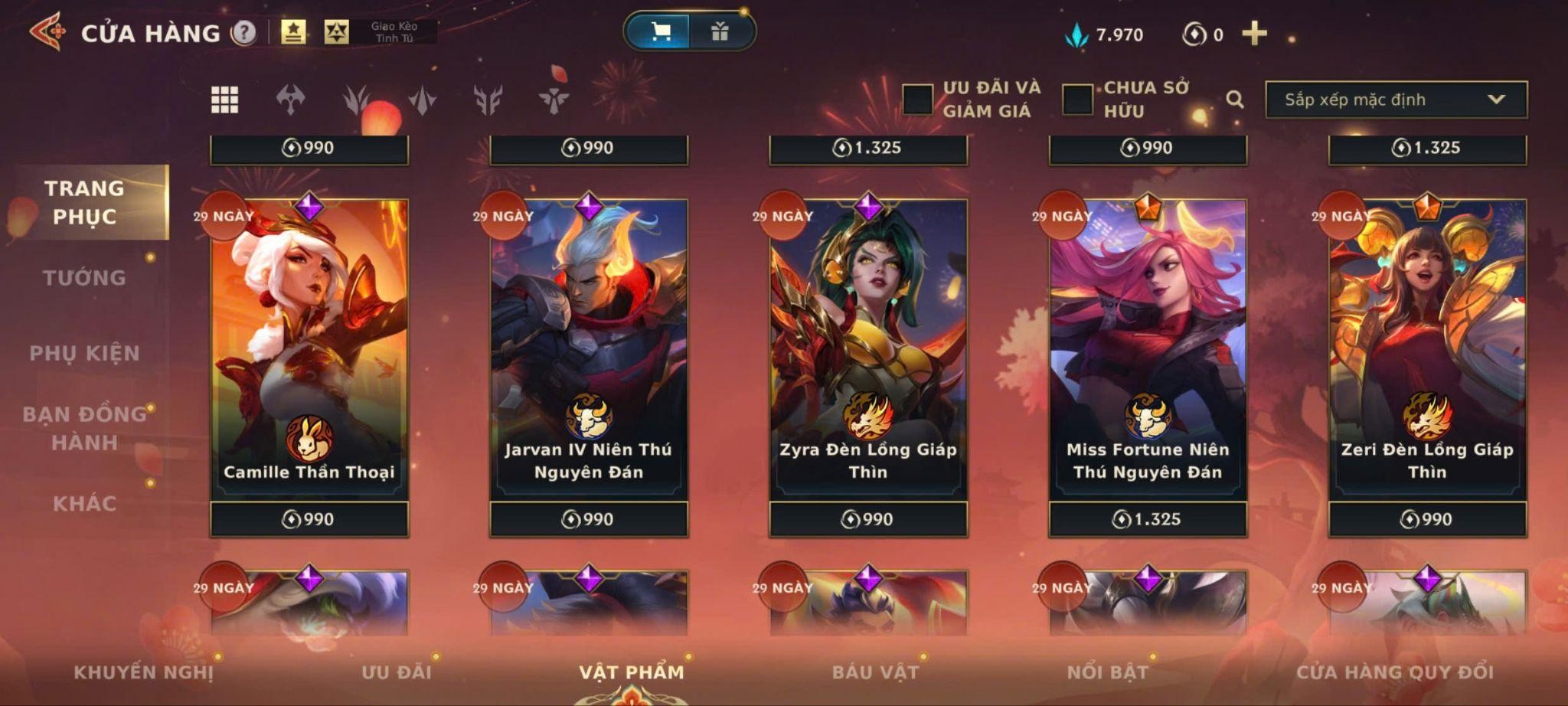Viewport: 1568px width, 706px height.
Task: Open the Phụ Kiện category
Action: tap(84, 353)
